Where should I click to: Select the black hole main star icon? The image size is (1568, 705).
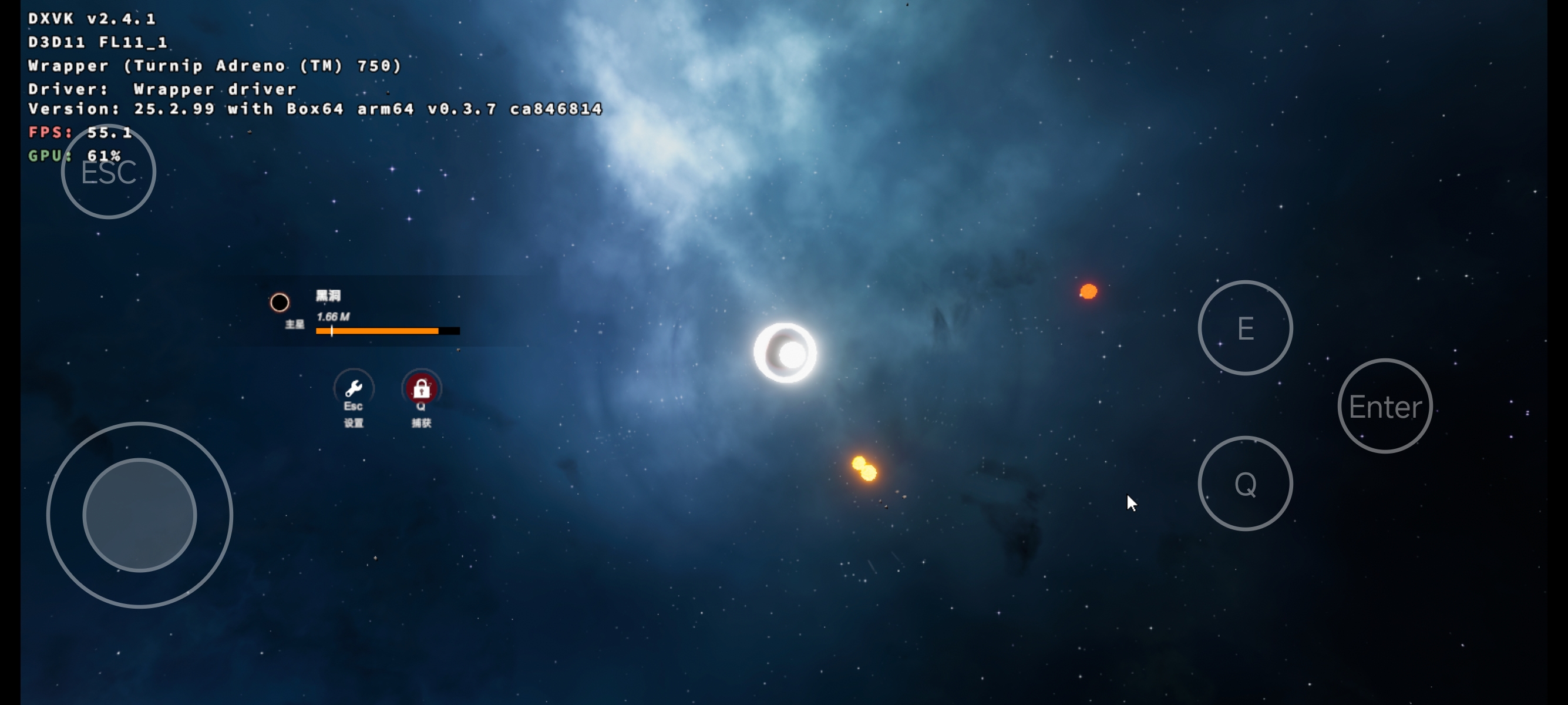pyautogui.click(x=280, y=303)
